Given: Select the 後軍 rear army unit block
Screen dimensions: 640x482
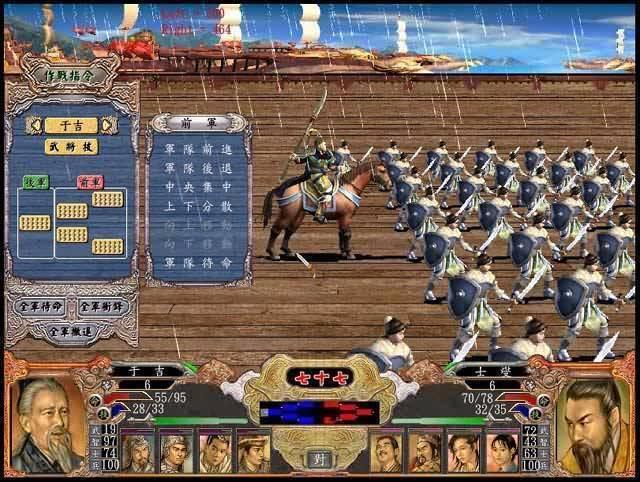Looking at the screenshot, I should coord(34,222).
